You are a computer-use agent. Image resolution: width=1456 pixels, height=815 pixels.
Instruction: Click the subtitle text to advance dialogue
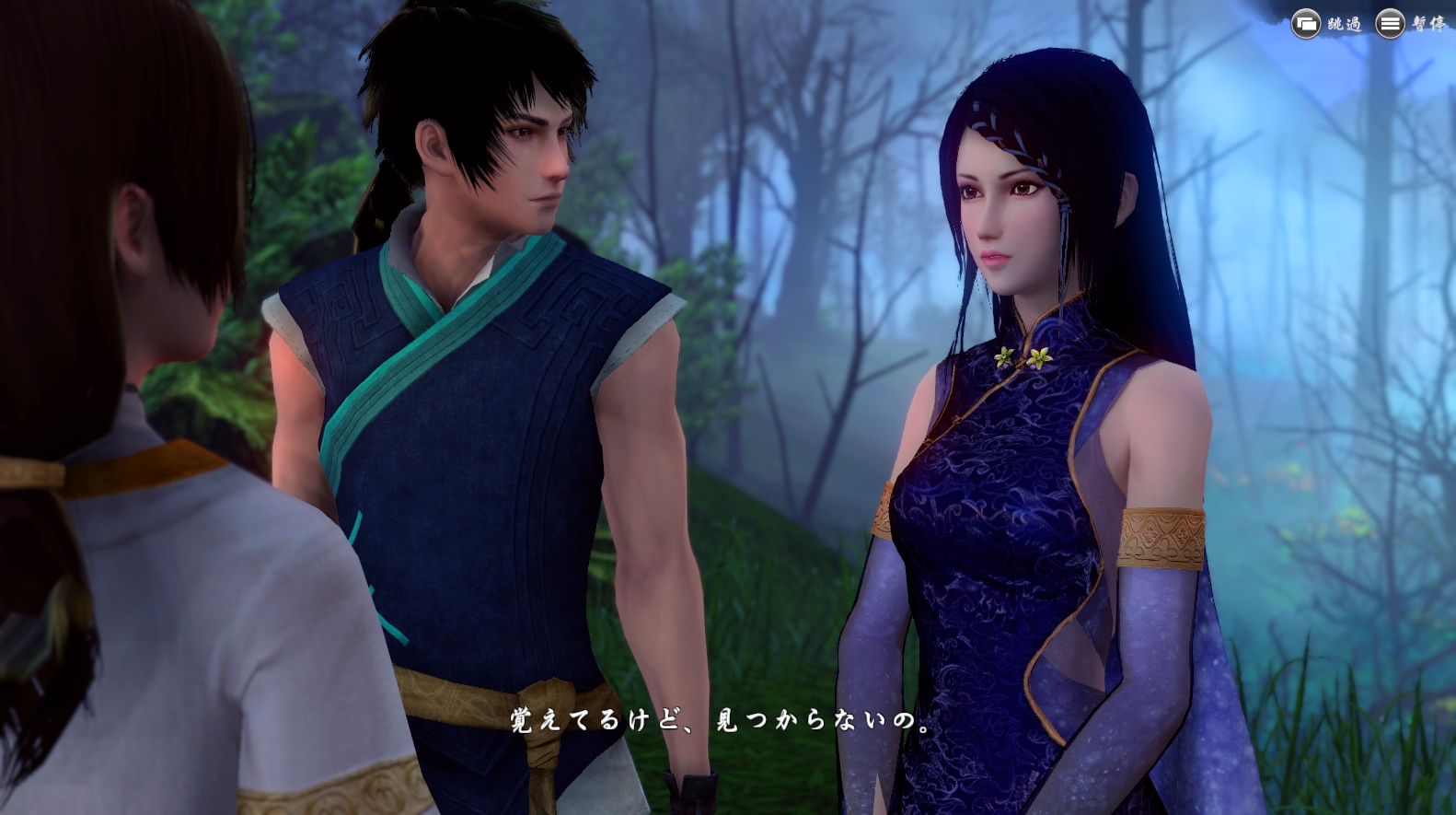(x=718, y=723)
